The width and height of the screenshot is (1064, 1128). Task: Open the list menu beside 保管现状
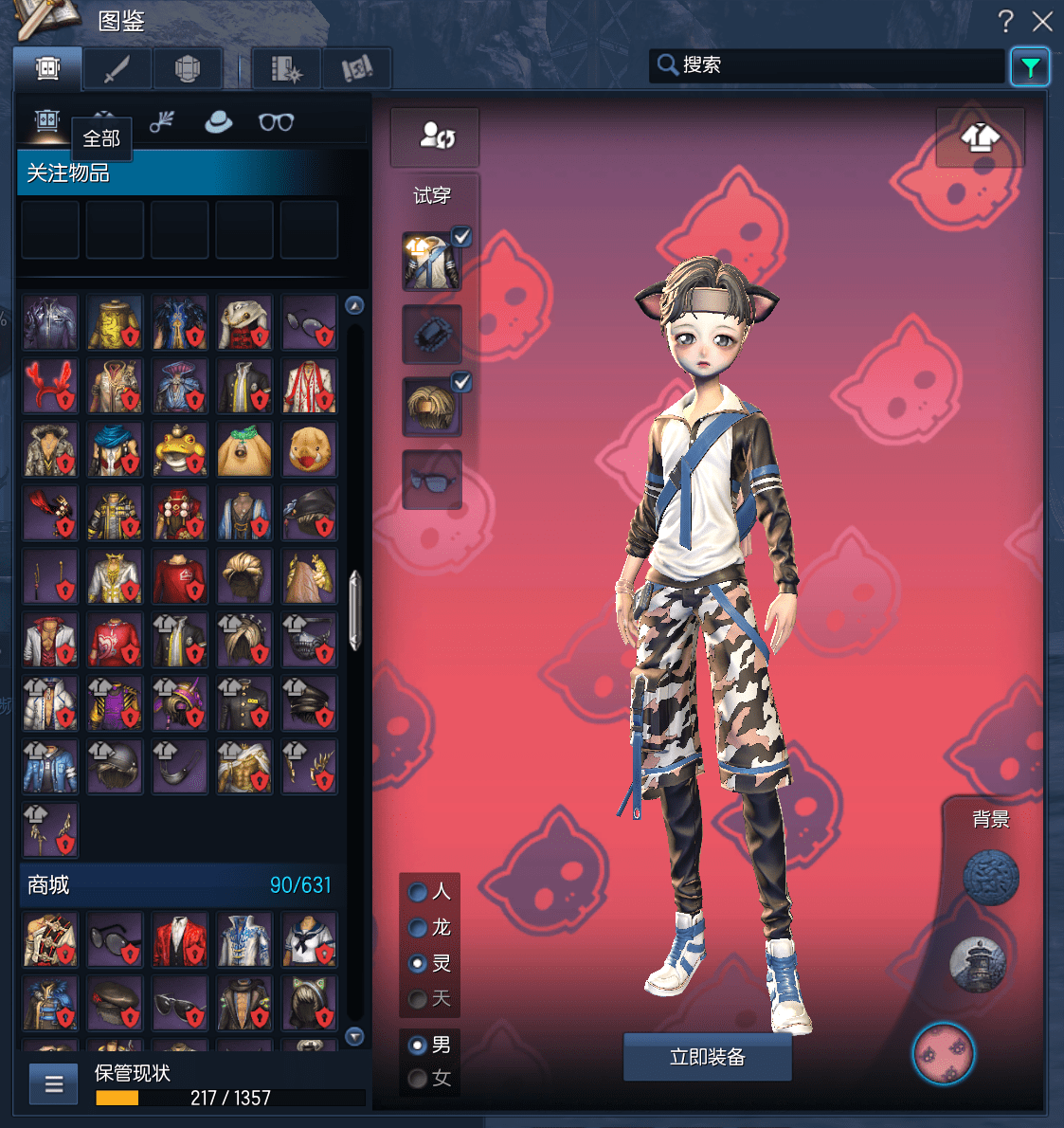(x=54, y=1084)
